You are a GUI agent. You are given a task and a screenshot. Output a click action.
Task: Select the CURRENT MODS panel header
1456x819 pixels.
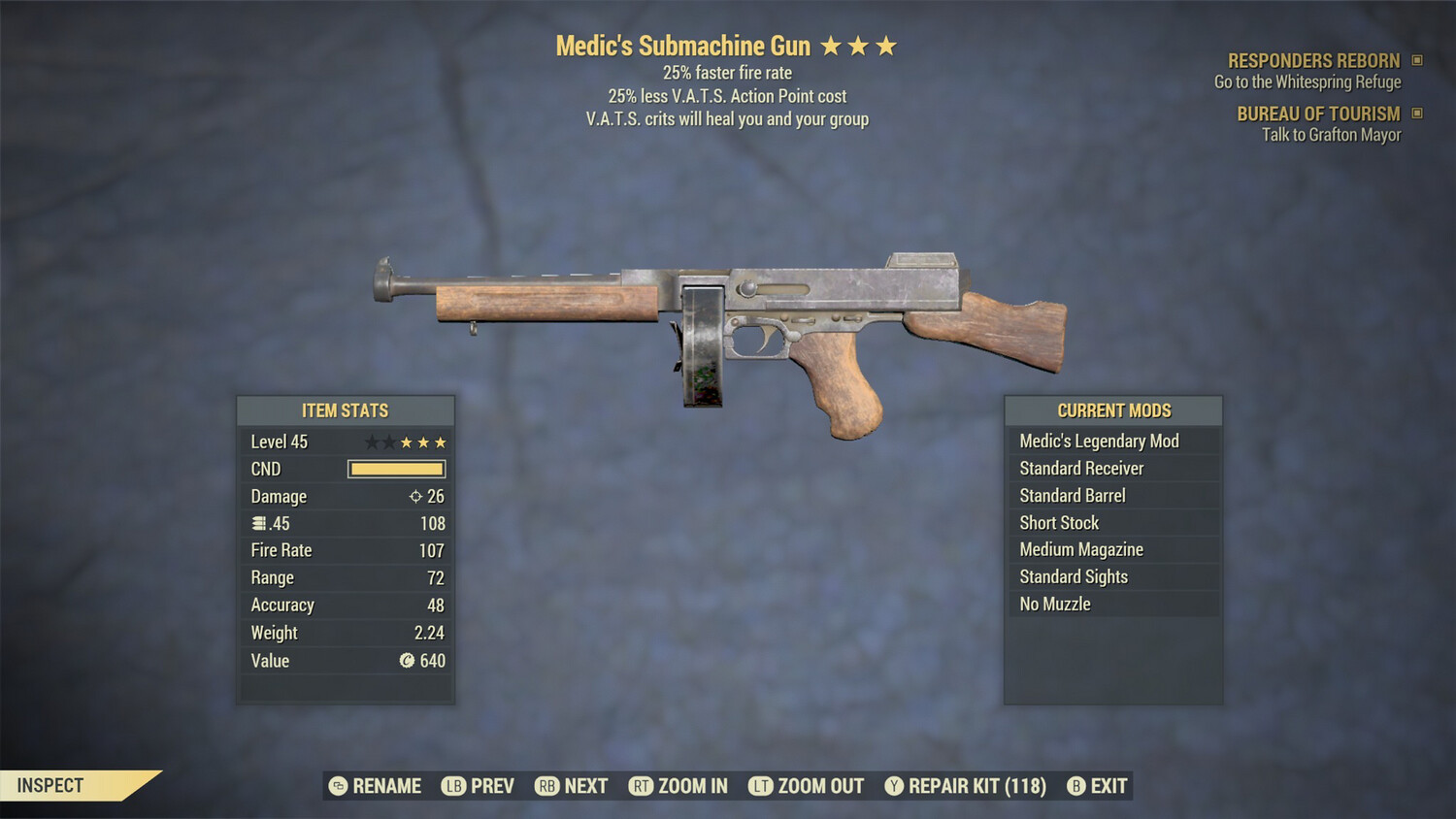pyautogui.click(x=1113, y=410)
